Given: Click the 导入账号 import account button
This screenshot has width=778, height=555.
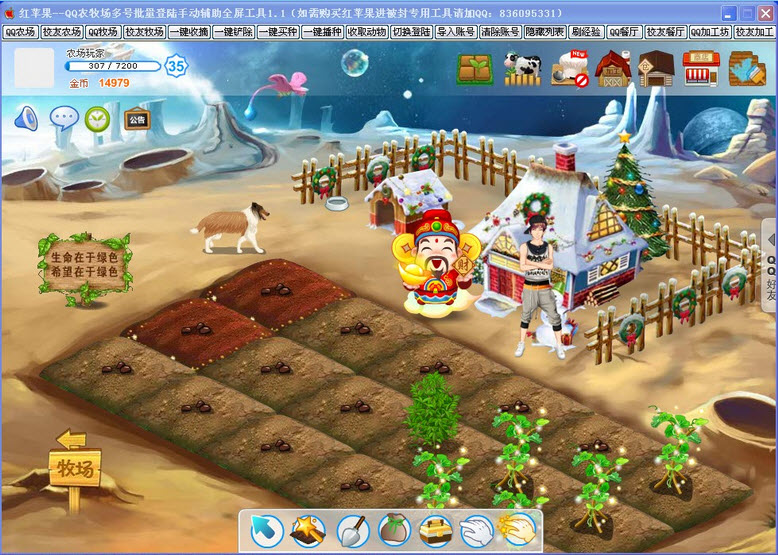Looking at the screenshot, I should pyautogui.click(x=455, y=32).
